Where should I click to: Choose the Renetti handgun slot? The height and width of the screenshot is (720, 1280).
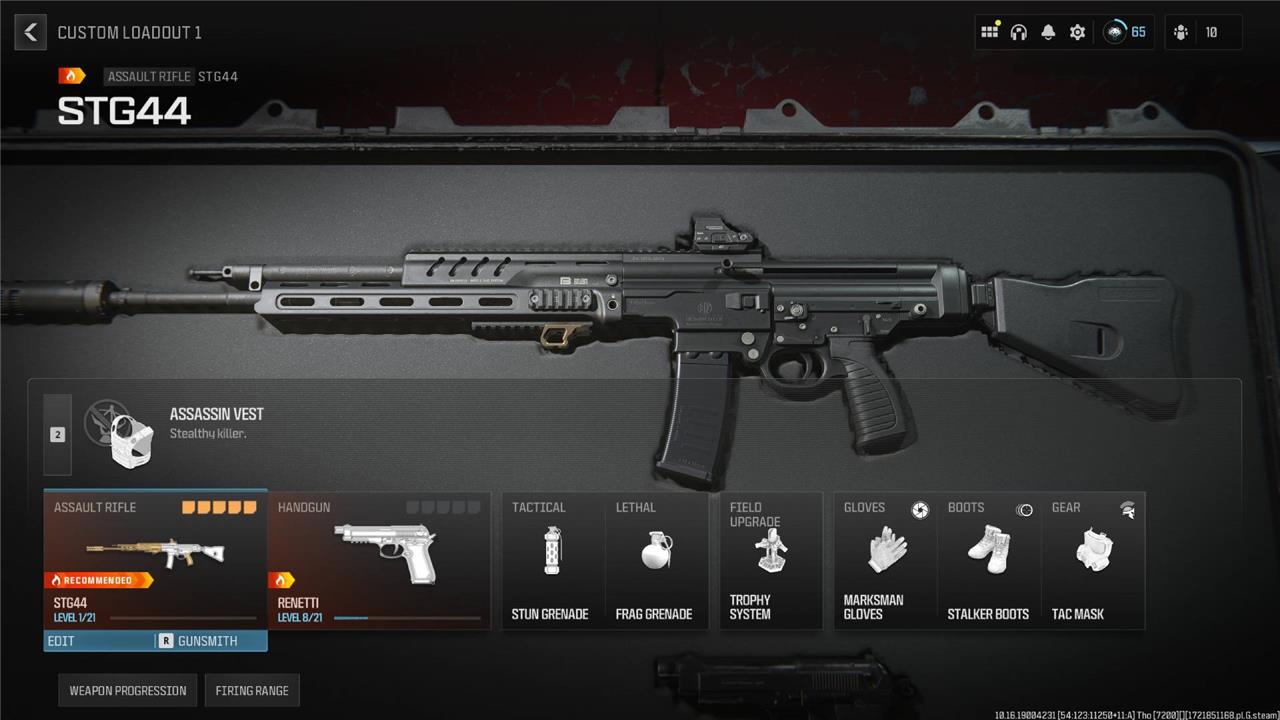(380, 560)
